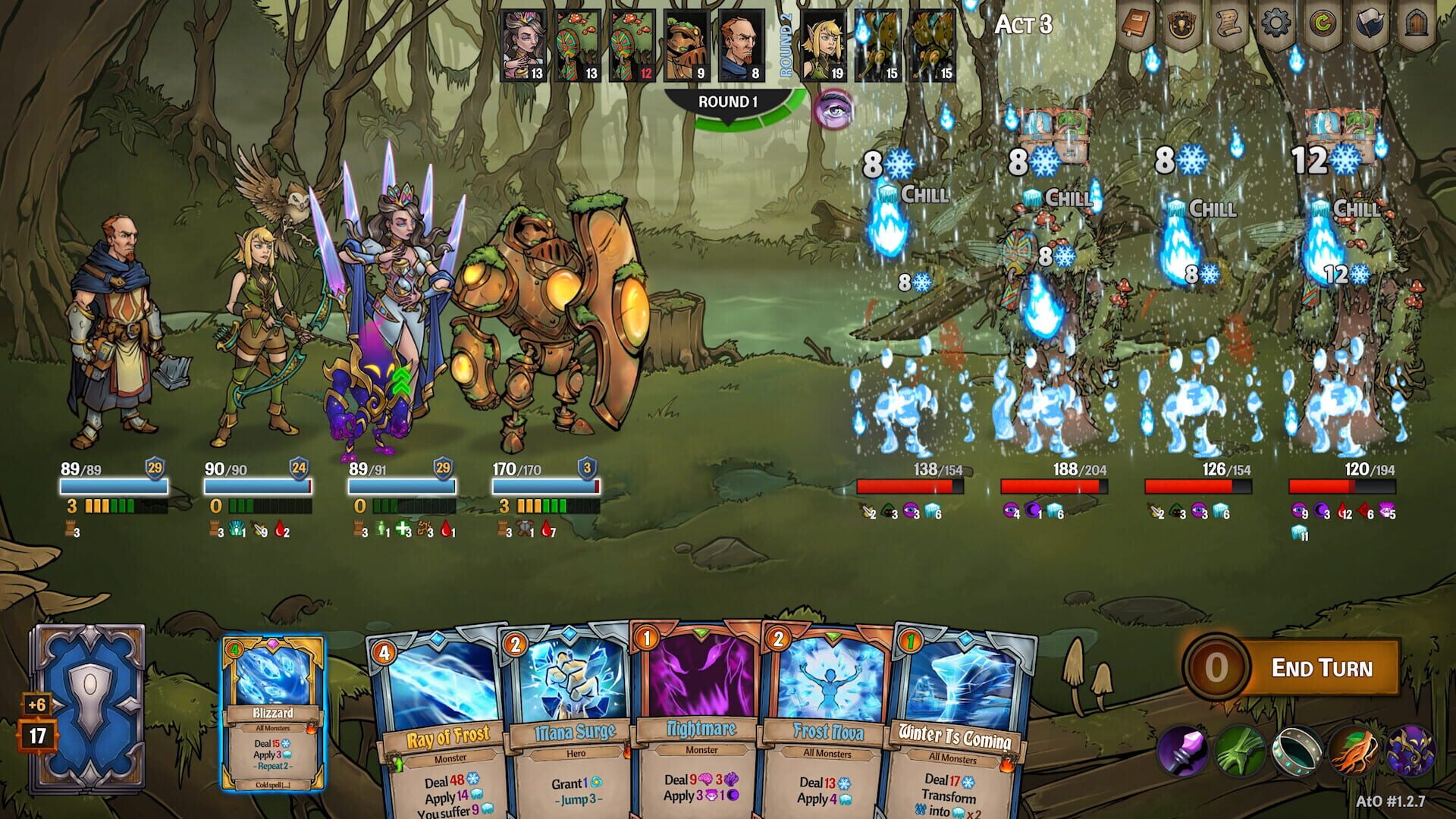Screen dimensions: 1456x819
Task: Open the journal book icon
Action: [x=1137, y=21]
